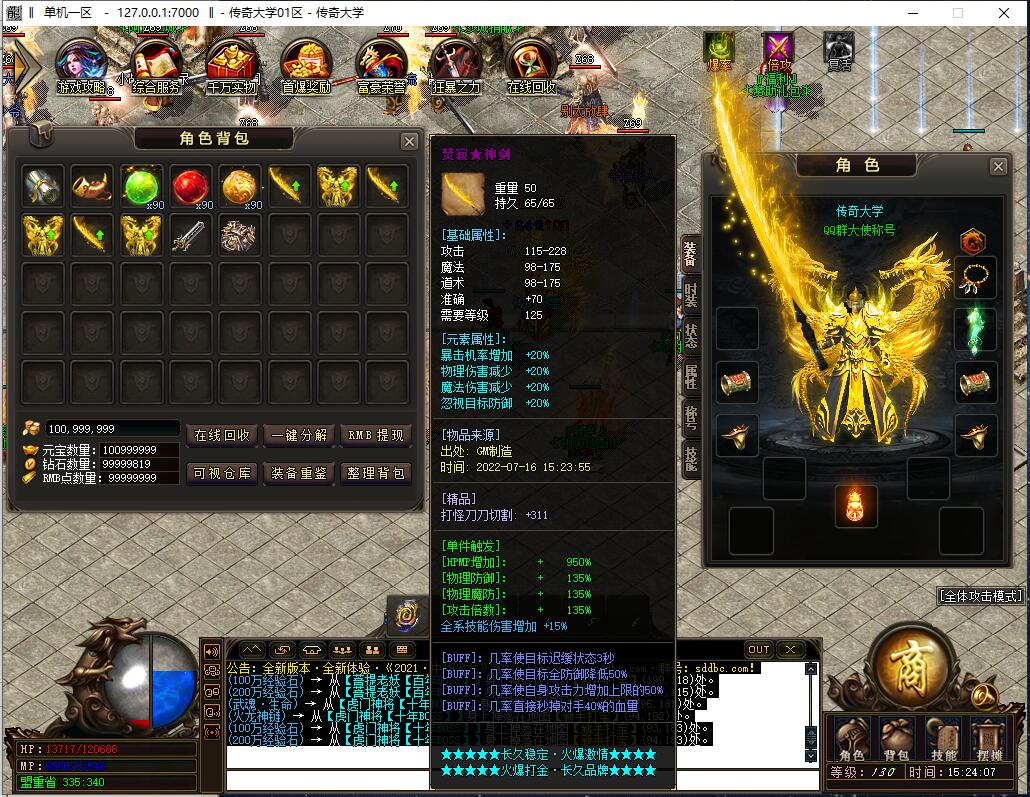Activate the 狂暴之力 icon
Viewport: 1030px width, 797px height.
[x=456, y=67]
